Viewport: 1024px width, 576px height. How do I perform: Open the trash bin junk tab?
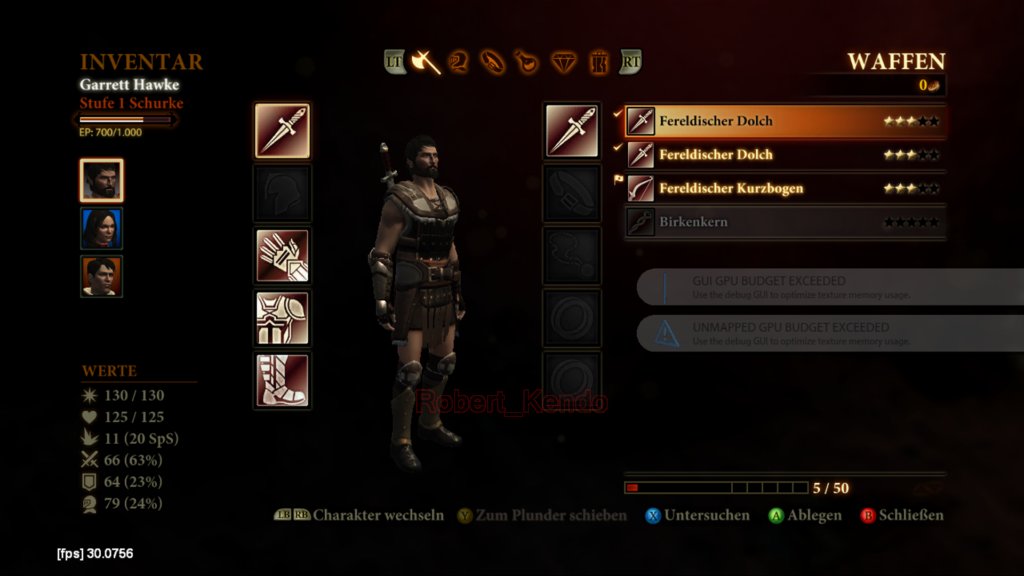pyautogui.click(x=599, y=62)
